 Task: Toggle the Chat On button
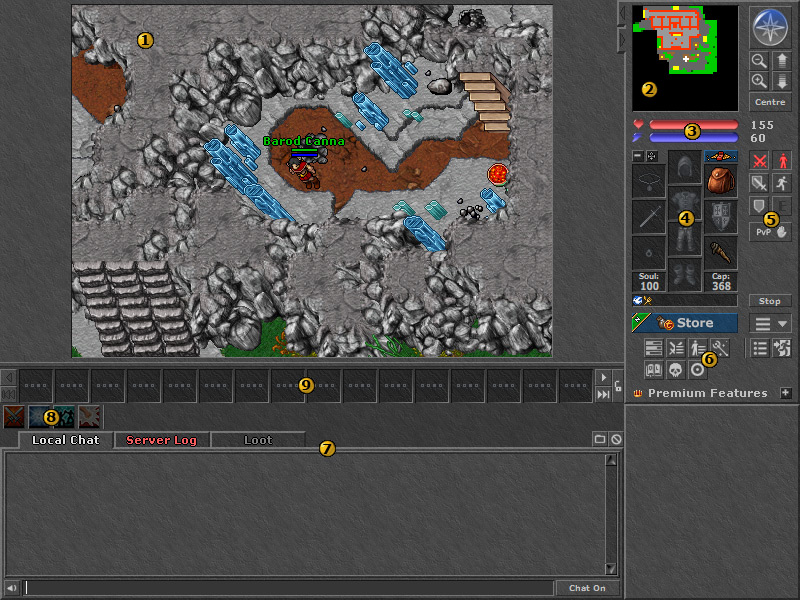coord(587,588)
